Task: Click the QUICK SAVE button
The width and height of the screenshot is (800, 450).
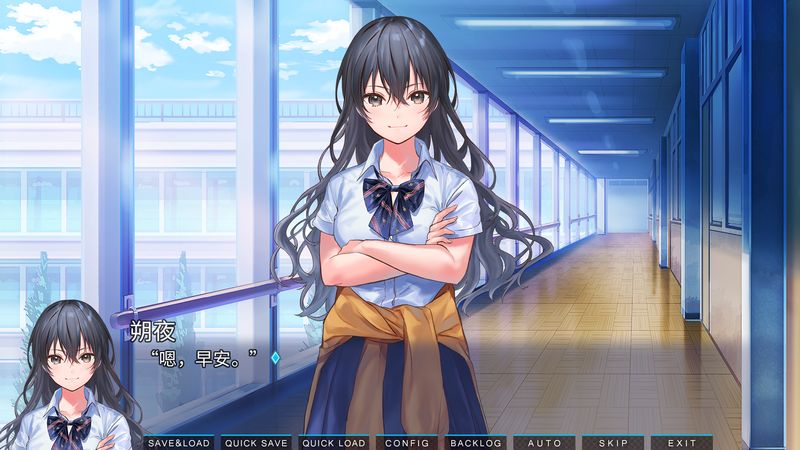Action: click(x=256, y=442)
